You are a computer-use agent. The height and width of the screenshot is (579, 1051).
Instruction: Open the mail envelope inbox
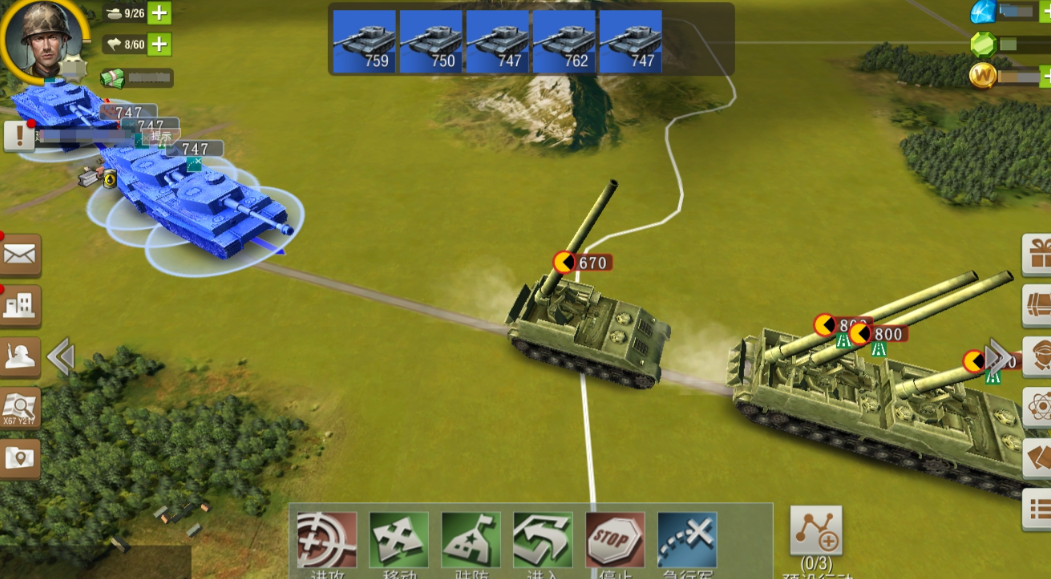pos(19,255)
